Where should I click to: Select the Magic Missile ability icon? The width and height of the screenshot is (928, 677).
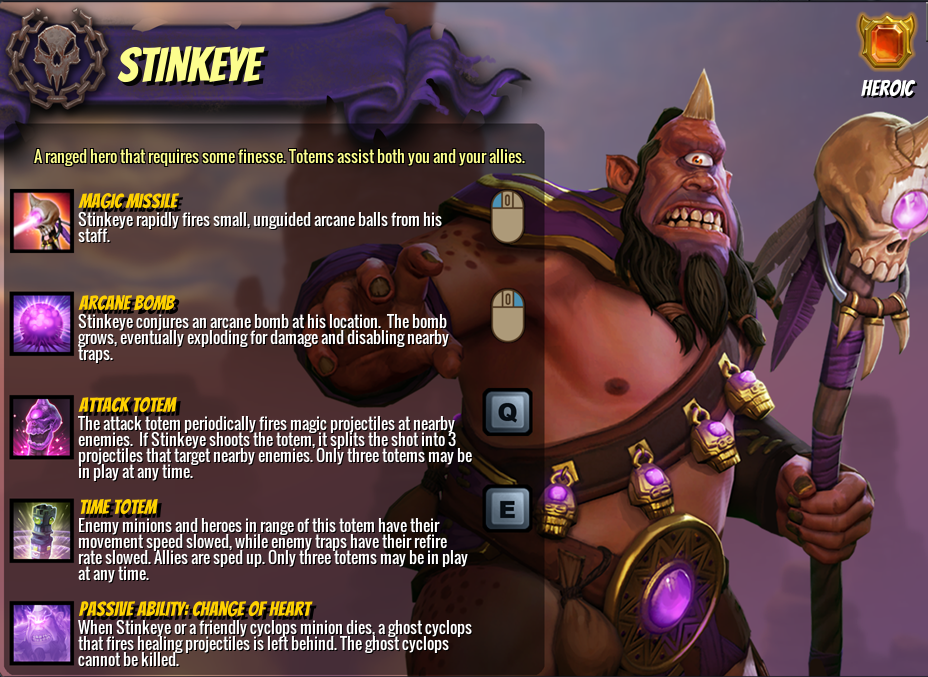[42, 221]
